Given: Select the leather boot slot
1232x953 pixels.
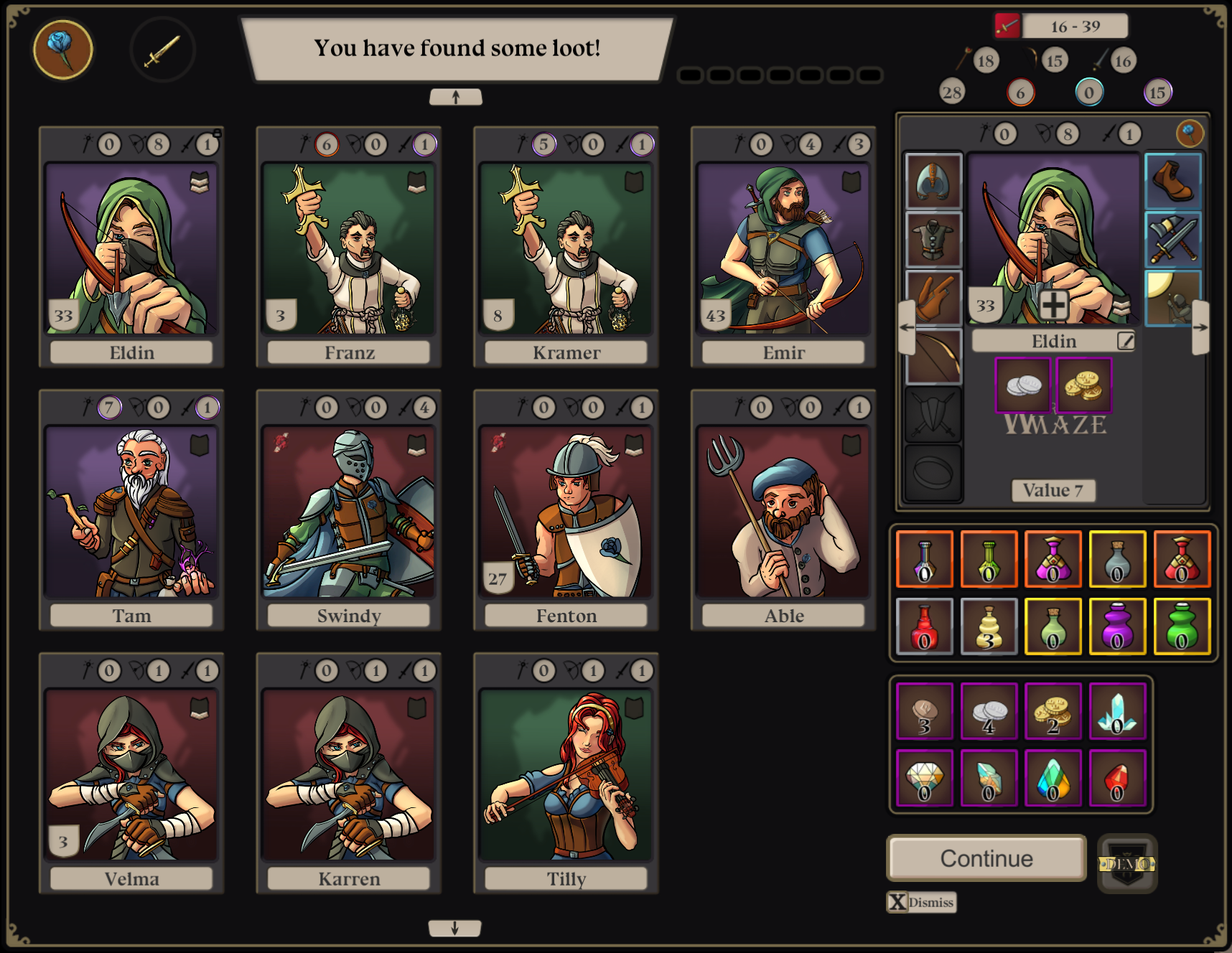Looking at the screenshot, I should tap(1173, 181).
